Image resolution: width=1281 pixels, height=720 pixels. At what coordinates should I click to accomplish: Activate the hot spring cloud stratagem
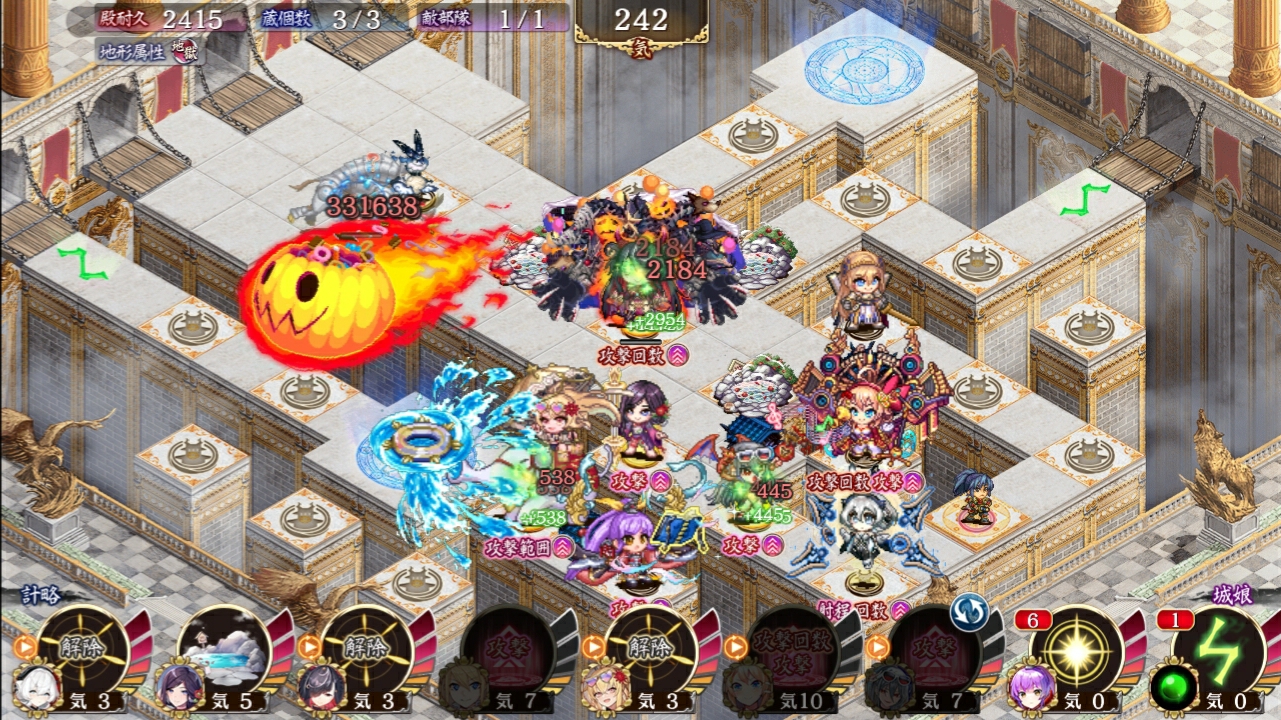click(224, 648)
